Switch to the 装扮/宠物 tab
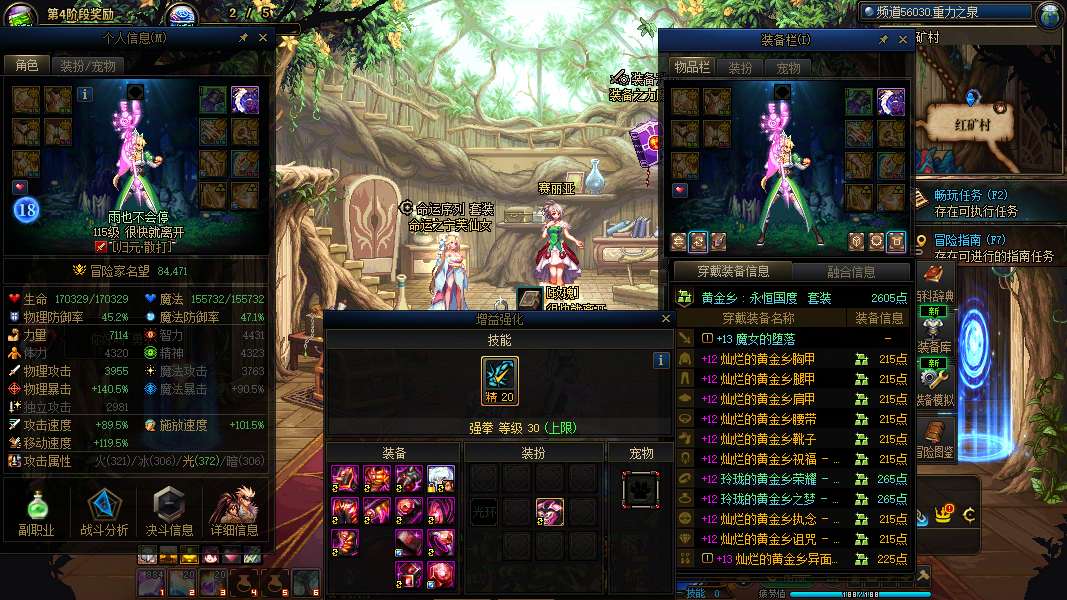The height and width of the screenshot is (600, 1067). click(x=88, y=66)
